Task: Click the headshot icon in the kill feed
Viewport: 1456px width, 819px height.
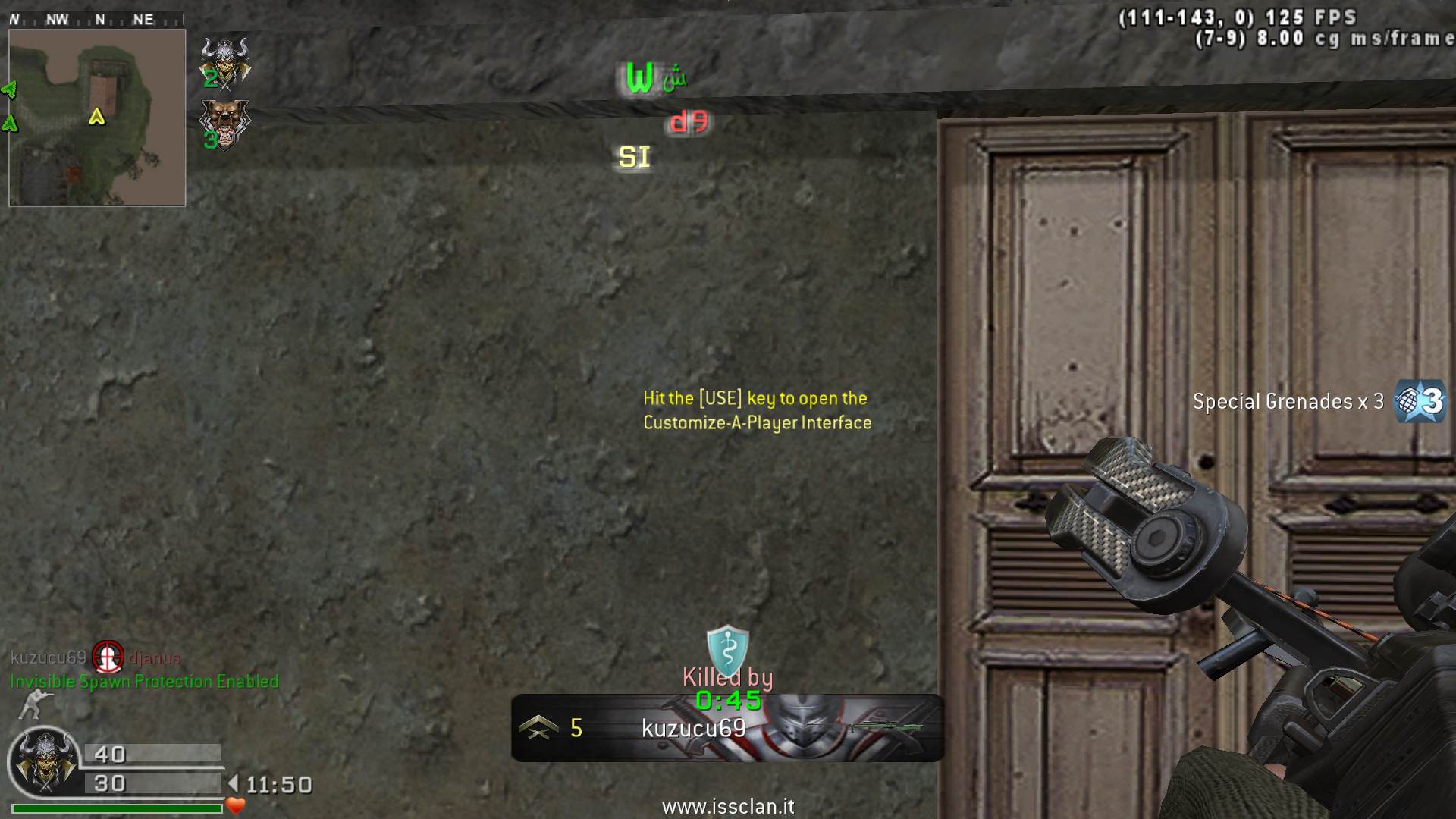Action: (108, 657)
